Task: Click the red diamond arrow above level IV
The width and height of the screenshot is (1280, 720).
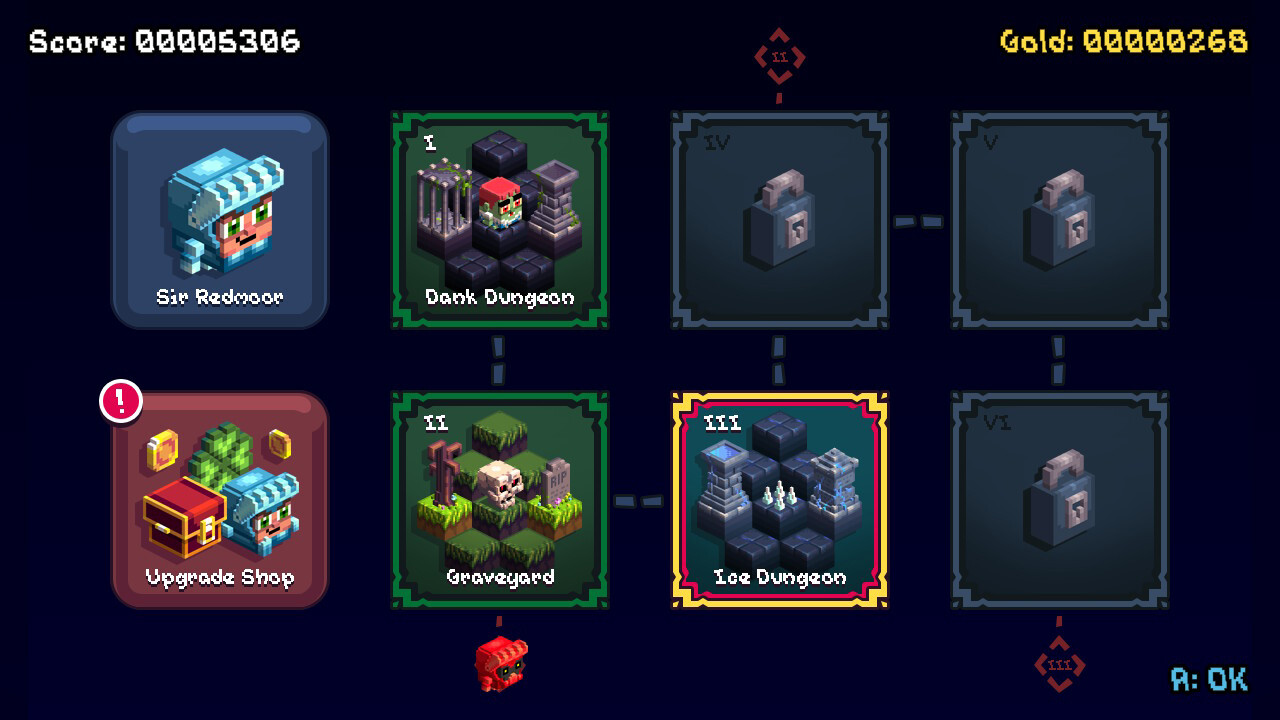Action: (778, 57)
